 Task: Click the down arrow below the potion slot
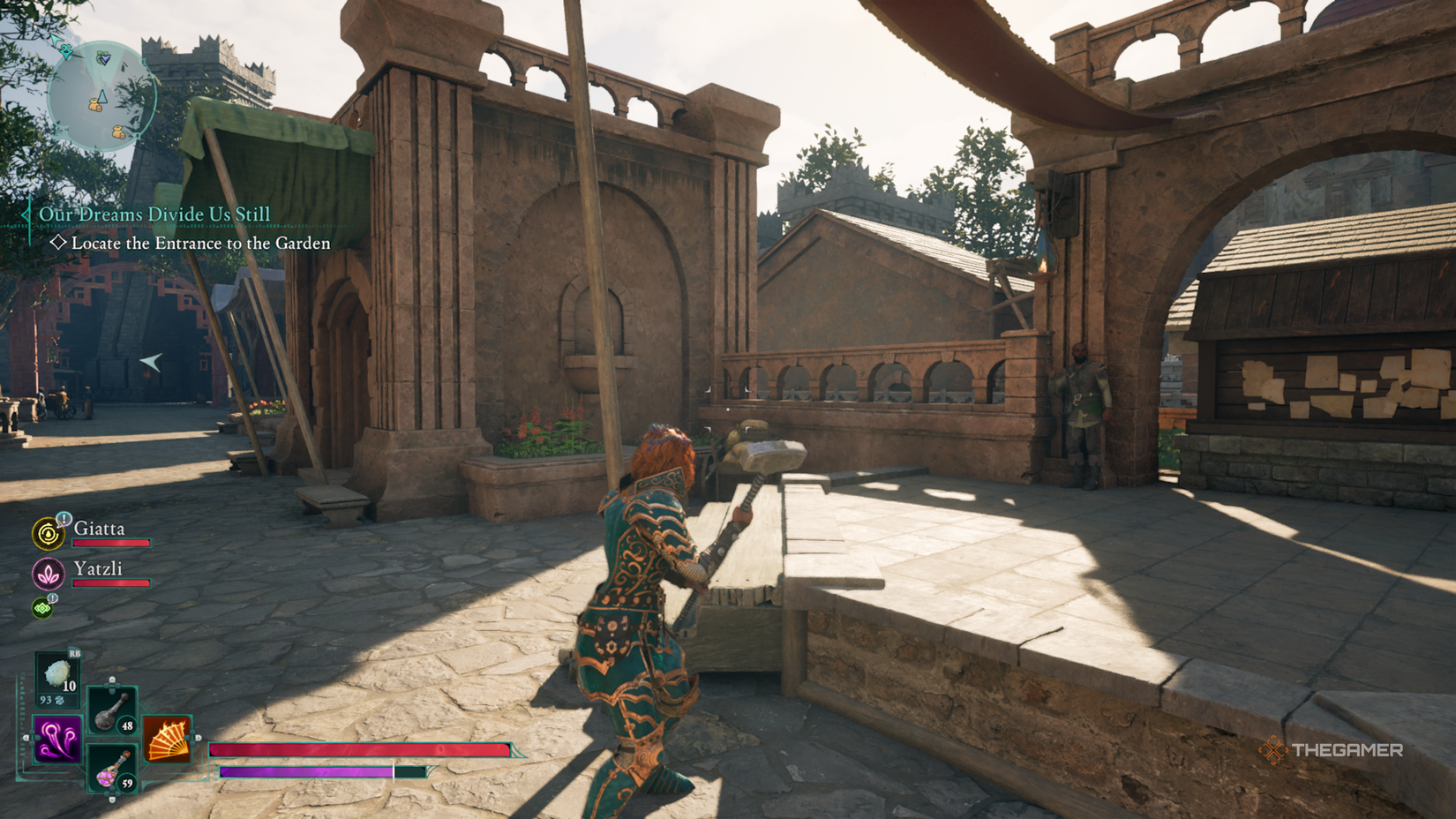112,799
